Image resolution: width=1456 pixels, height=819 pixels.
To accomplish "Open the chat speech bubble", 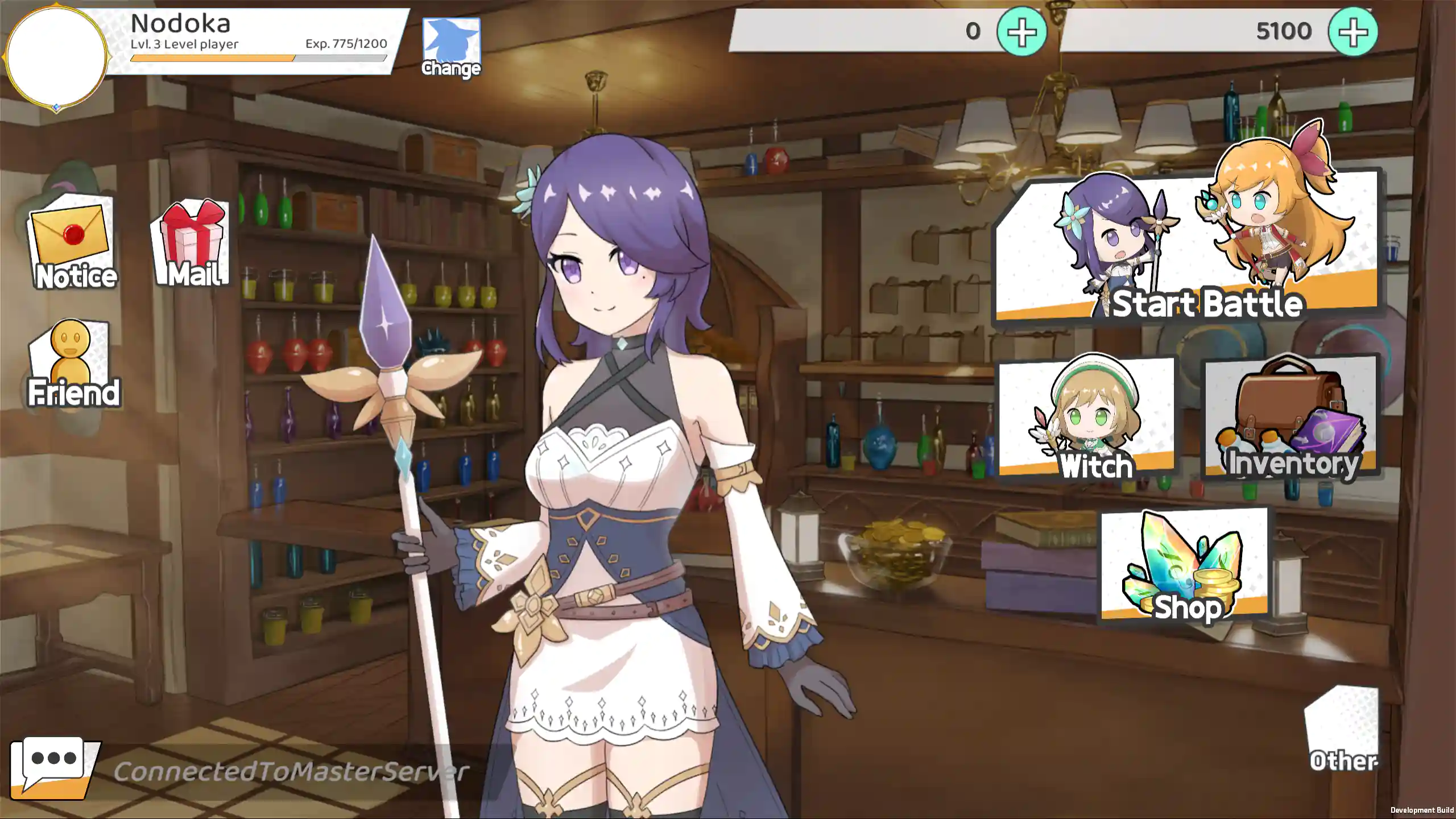I will [54, 766].
